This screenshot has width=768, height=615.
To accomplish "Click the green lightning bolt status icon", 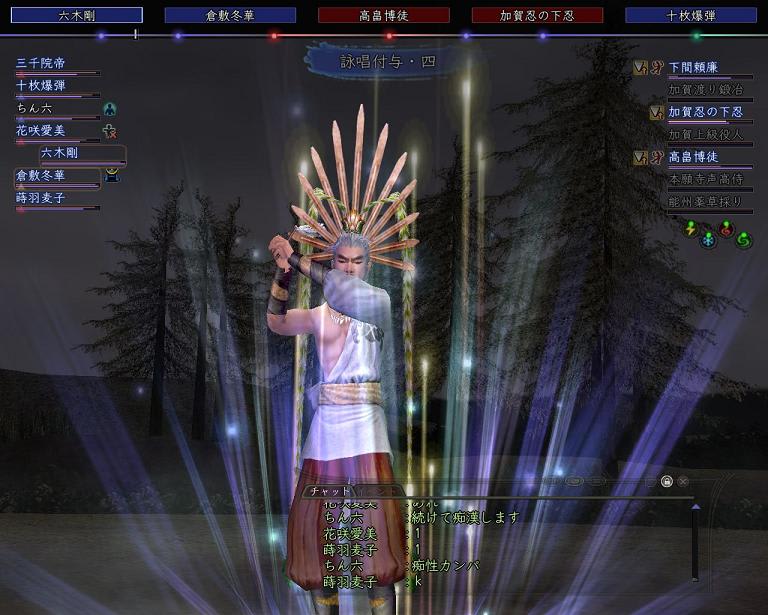I will tap(690, 228).
